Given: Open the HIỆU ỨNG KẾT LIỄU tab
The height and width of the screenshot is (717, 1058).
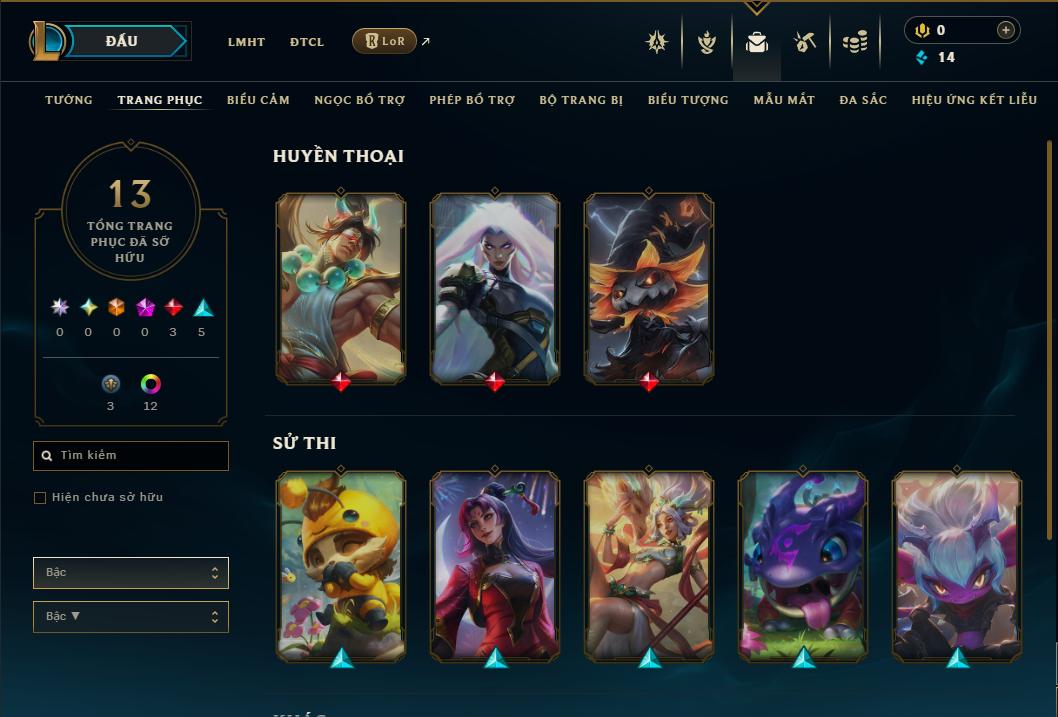Looking at the screenshot, I should coord(974,100).
